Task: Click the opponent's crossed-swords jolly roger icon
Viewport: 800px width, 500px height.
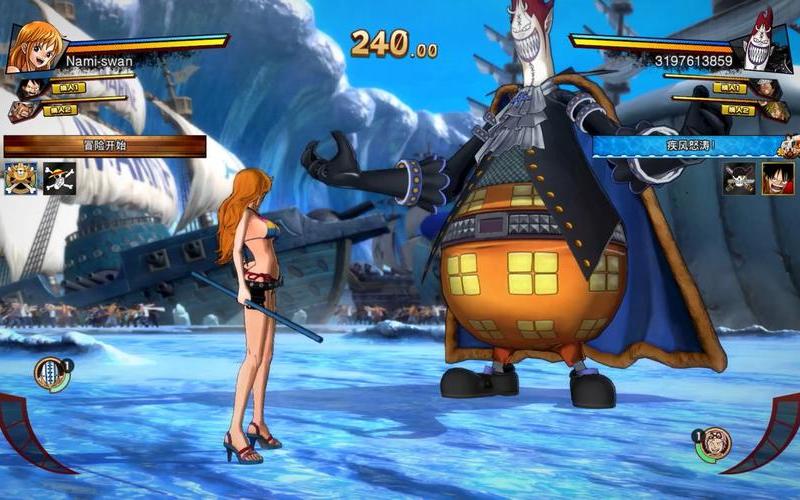Action: [x=740, y=178]
